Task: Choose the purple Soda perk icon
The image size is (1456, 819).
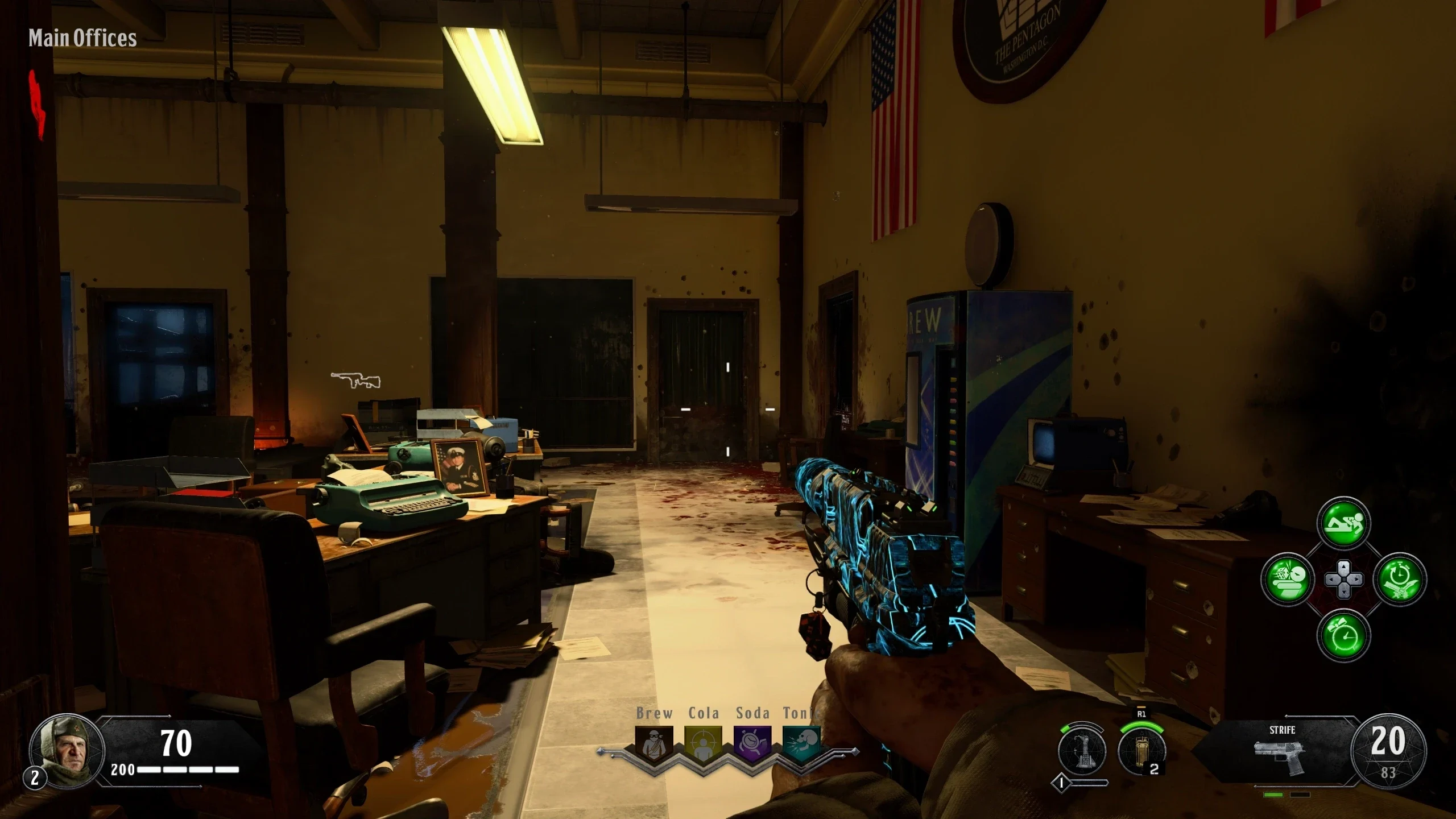Action: click(x=752, y=744)
